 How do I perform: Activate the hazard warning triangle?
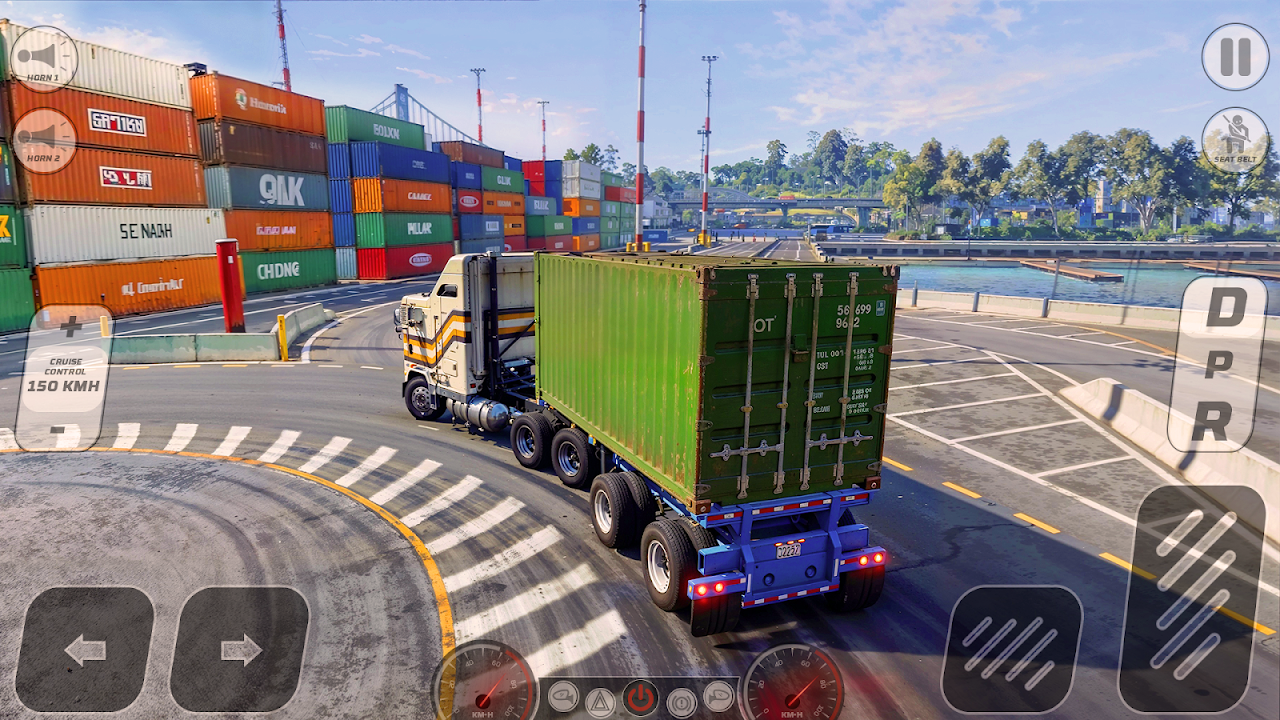[600, 701]
